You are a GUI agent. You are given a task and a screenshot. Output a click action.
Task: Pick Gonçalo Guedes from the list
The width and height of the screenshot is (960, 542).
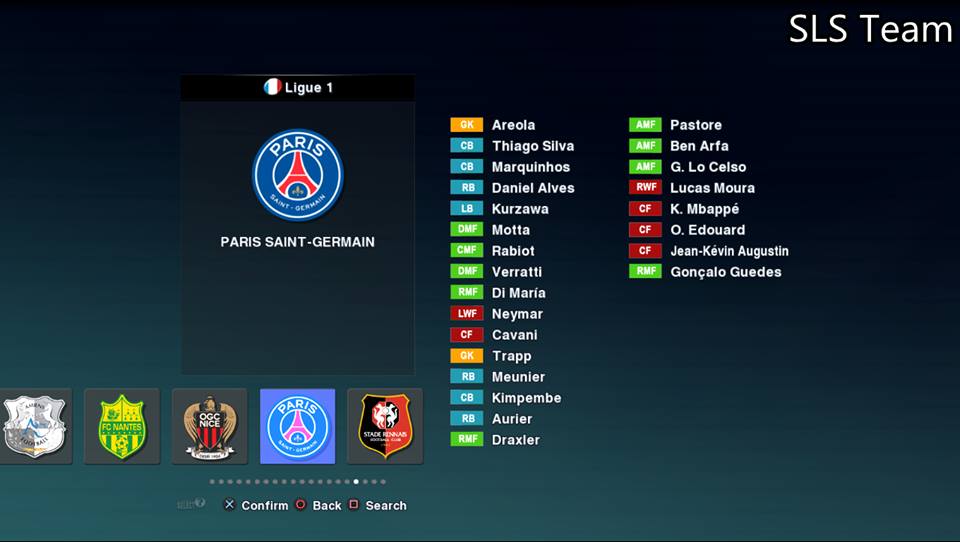[725, 272]
